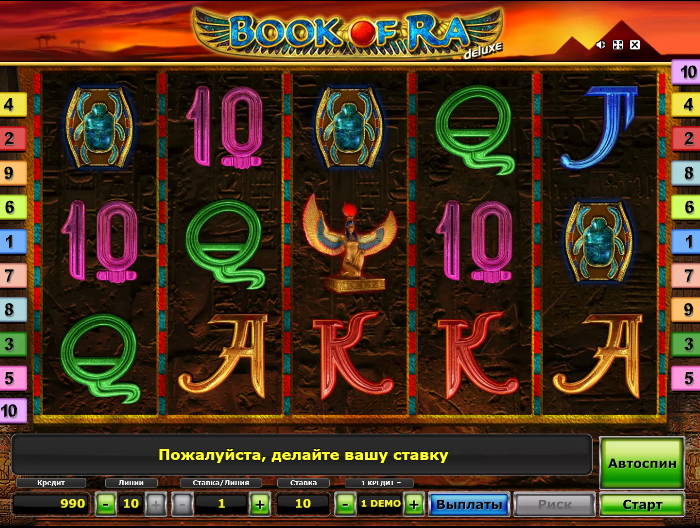700x528 pixels.
Task: Increase the number of Линии
Action: click(x=155, y=504)
